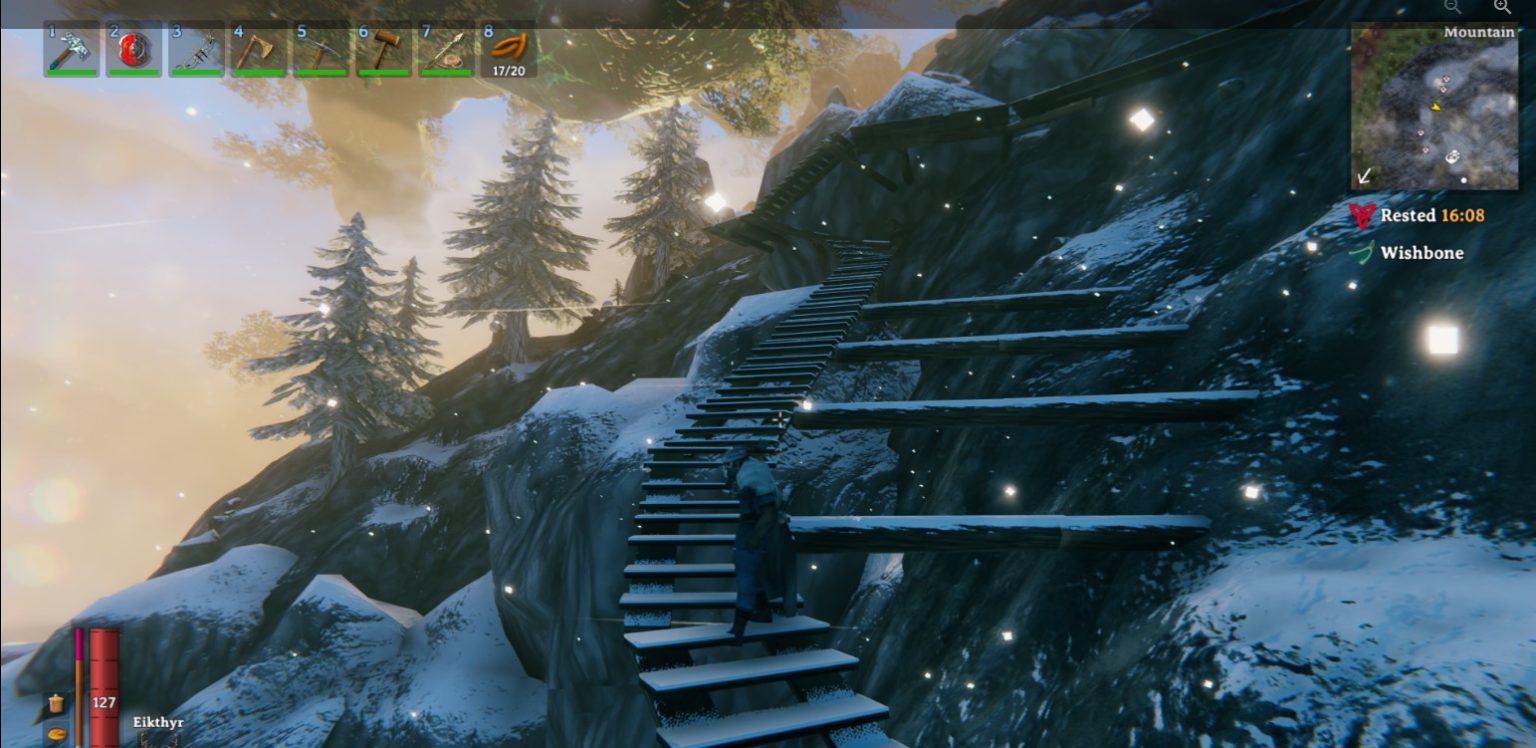Viewport: 1536px width, 748px height.
Task: Click the Rested buff icon
Action: point(1363,215)
